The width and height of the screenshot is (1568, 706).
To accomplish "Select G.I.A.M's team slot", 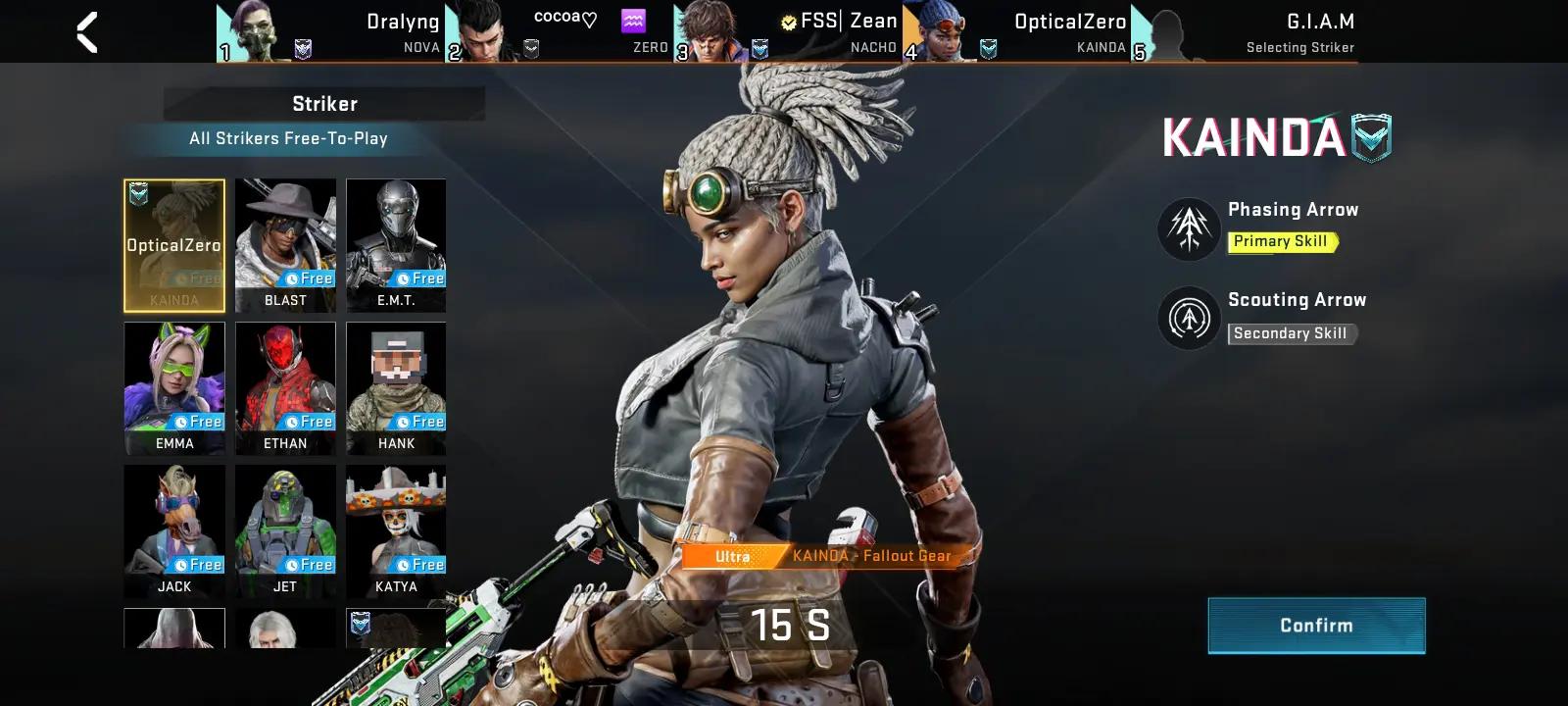I will click(1245, 32).
